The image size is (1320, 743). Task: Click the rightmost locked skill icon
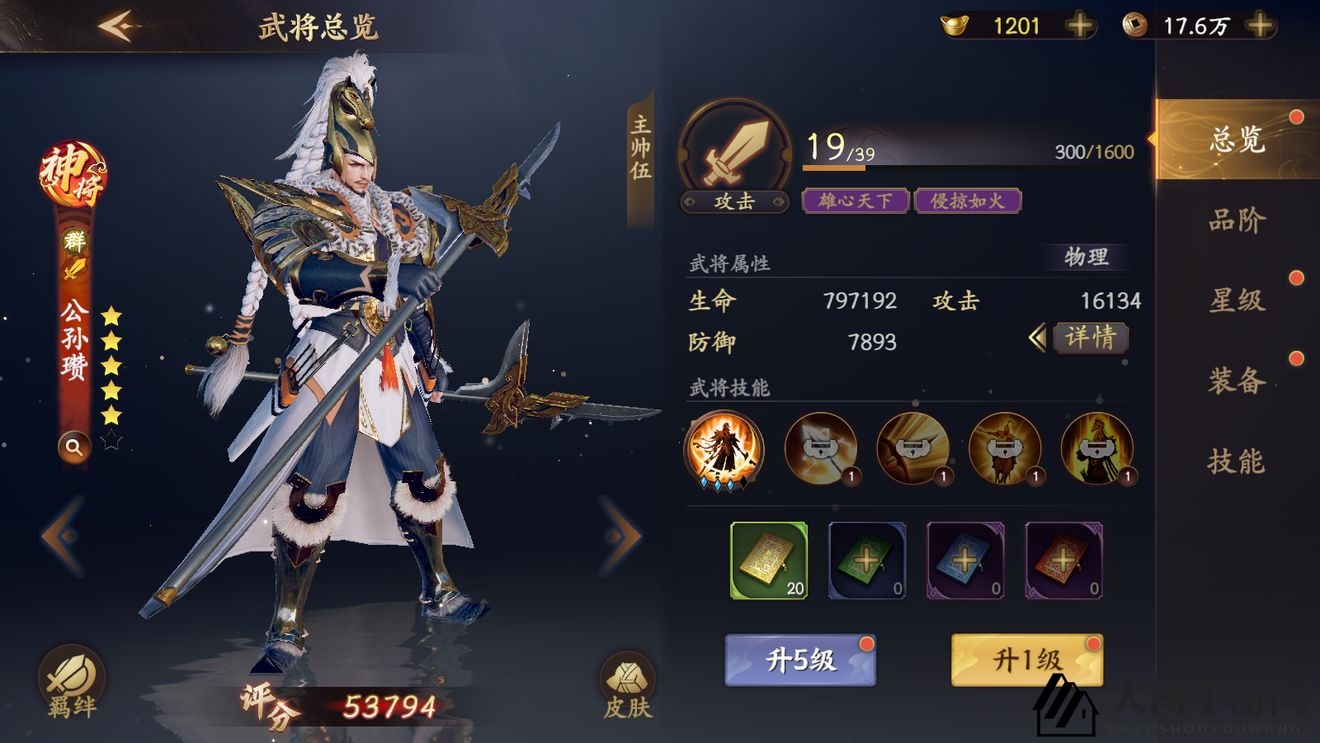pos(1097,452)
